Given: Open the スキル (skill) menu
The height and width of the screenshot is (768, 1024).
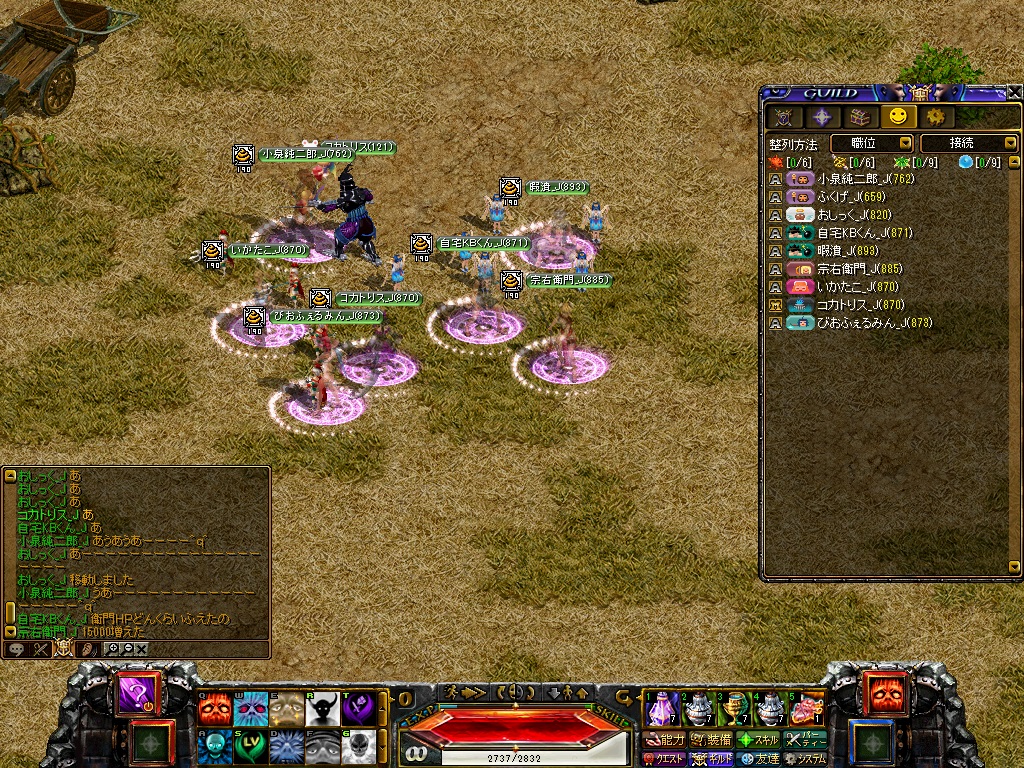Looking at the screenshot, I should pyautogui.click(x=758, y=740).
